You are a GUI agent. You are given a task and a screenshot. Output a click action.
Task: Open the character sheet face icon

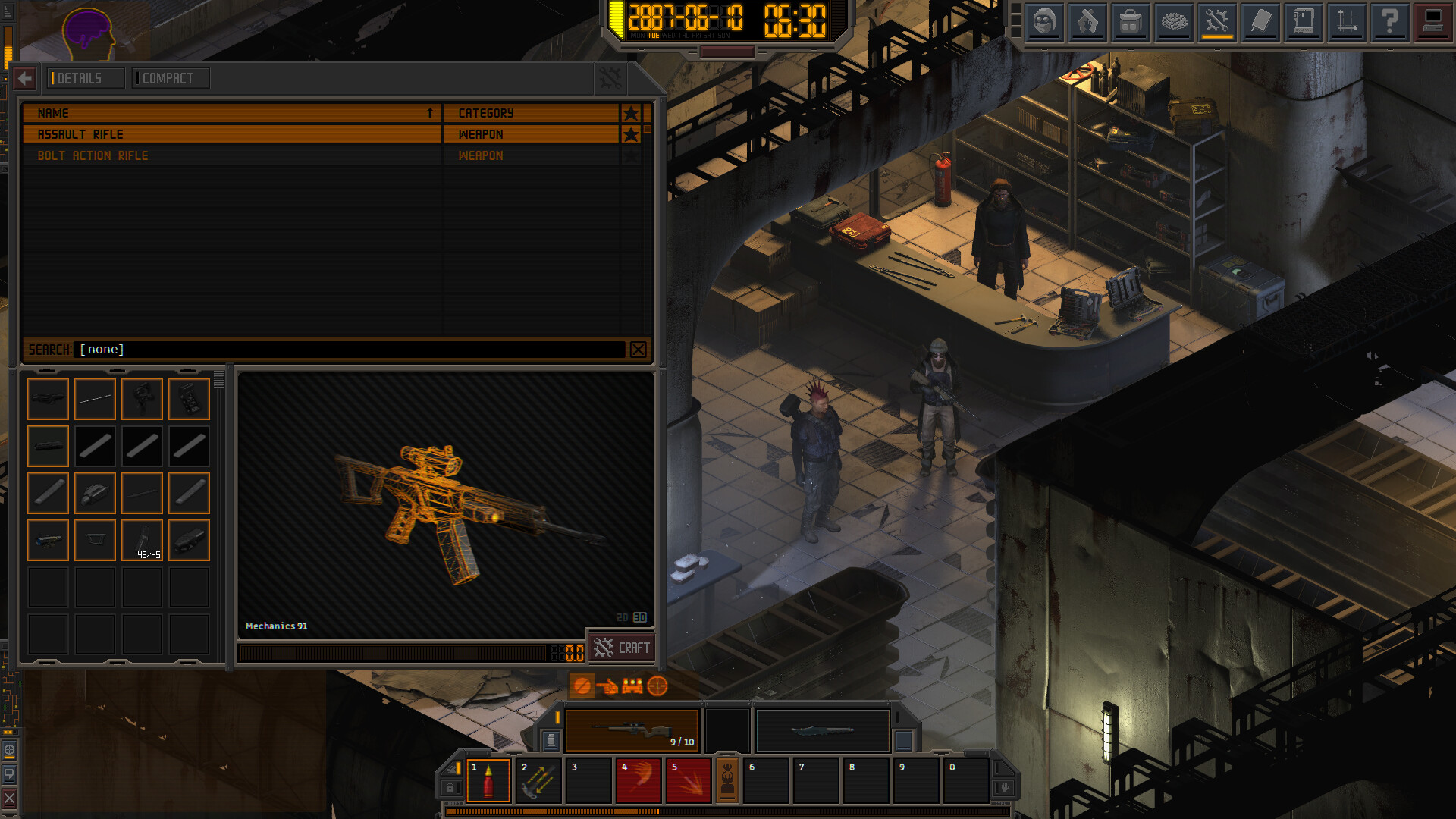pyautogui.click(x=1044, y=22)
